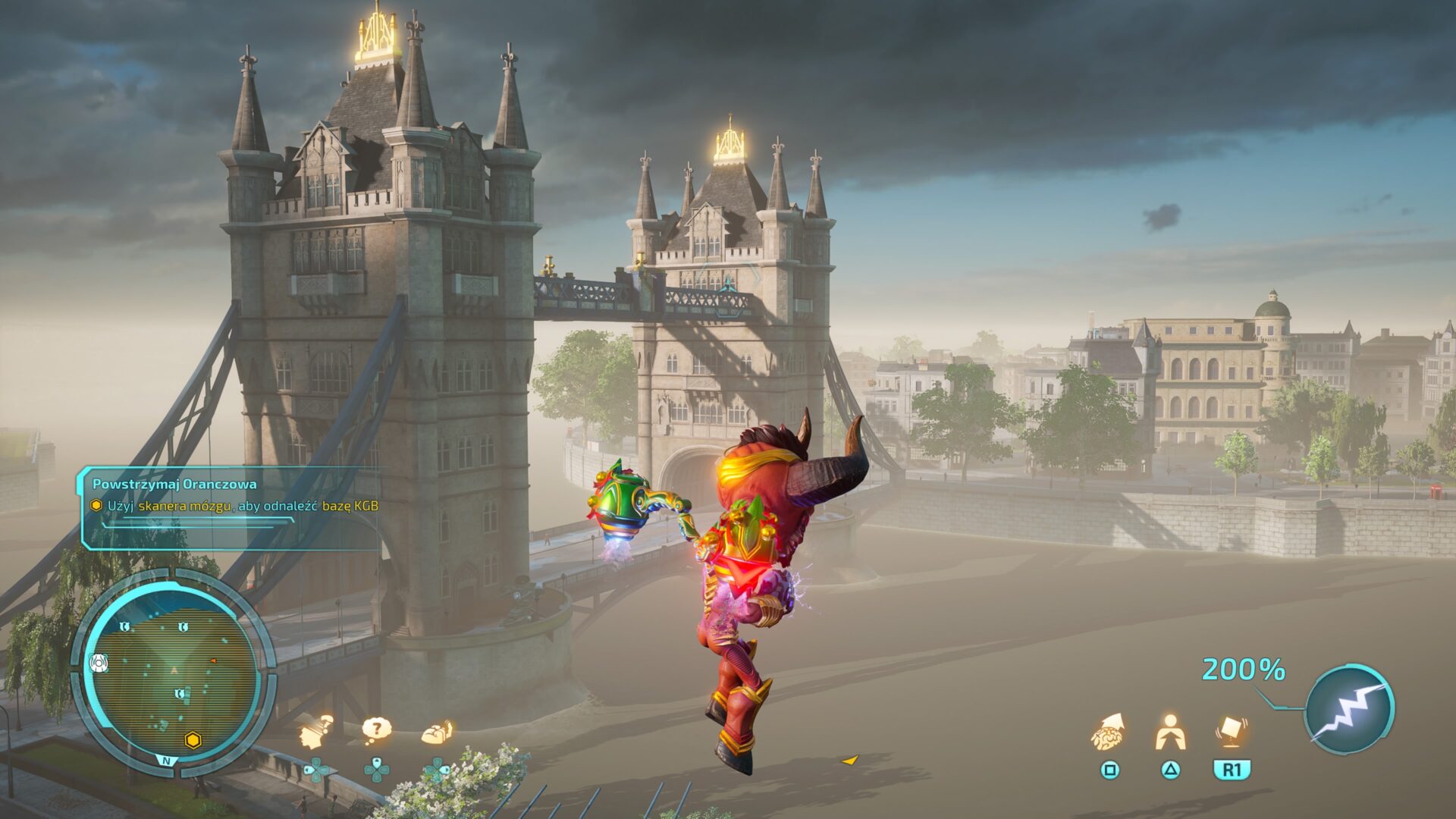Use the brain and hand ability icon
The height and width of the screenshot is (819, 1456).
coord(438,733)
